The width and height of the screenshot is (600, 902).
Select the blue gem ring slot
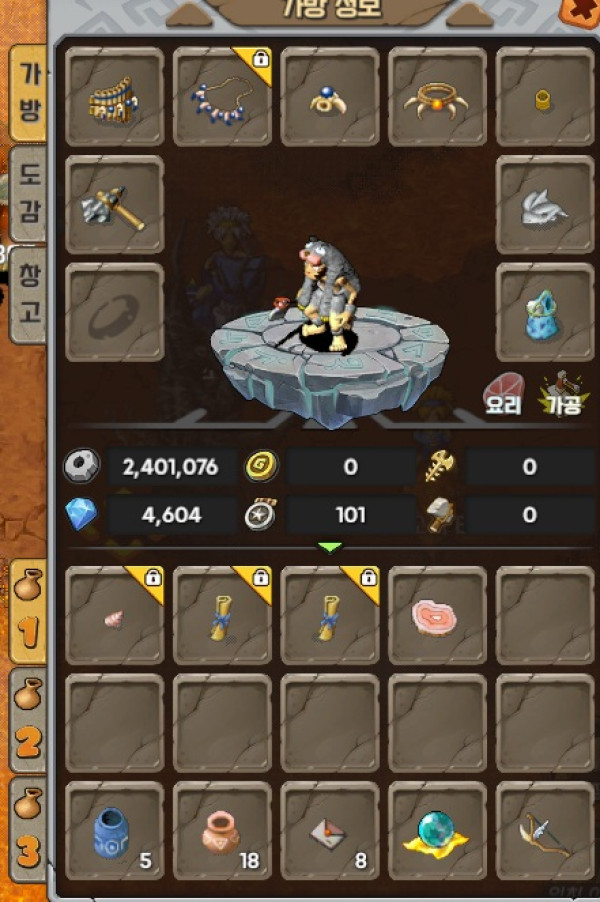[x=330, y=96]
